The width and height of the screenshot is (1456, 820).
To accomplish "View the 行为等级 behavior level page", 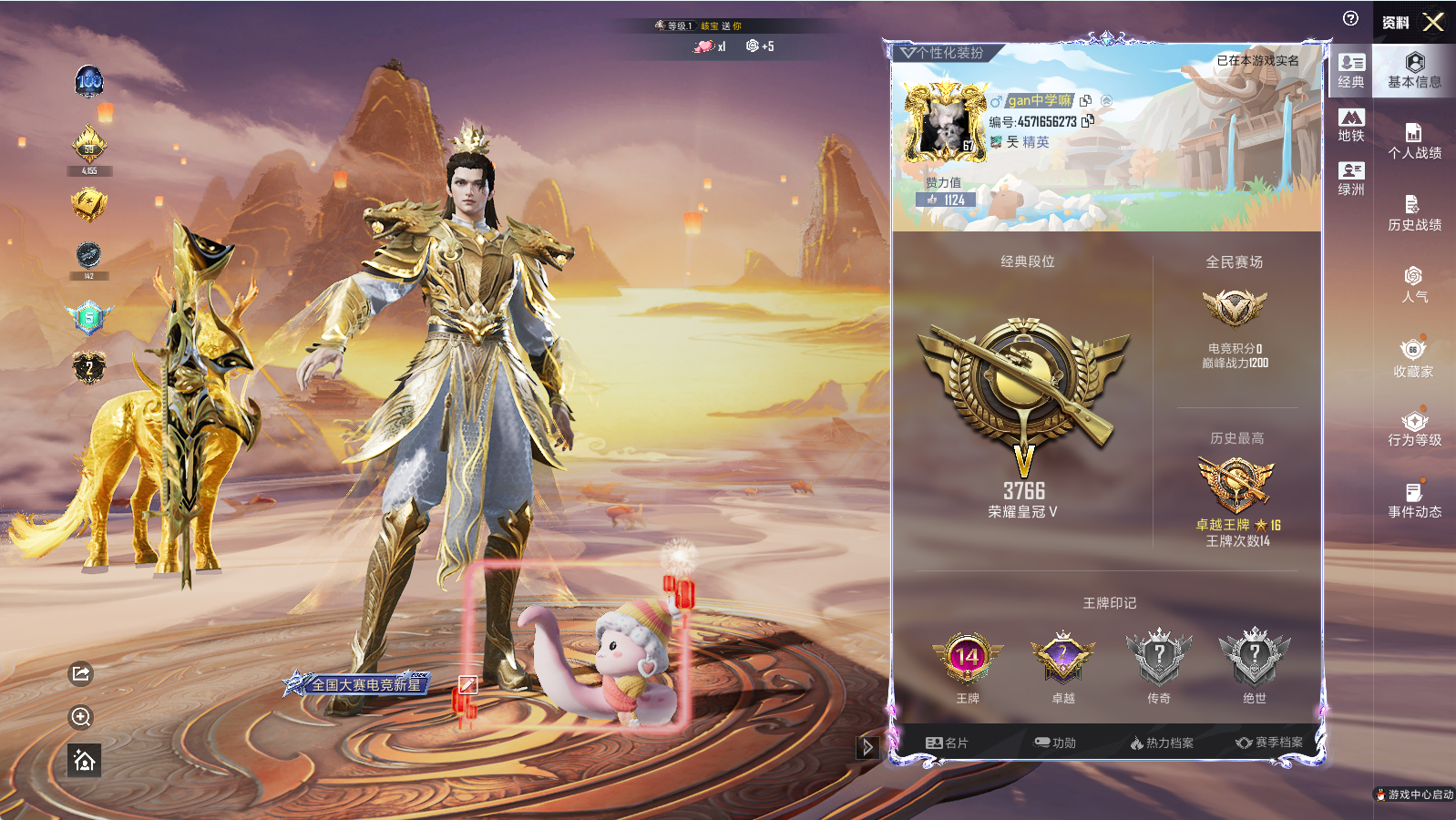I will pyautogui.click(x=1414, y=428).
